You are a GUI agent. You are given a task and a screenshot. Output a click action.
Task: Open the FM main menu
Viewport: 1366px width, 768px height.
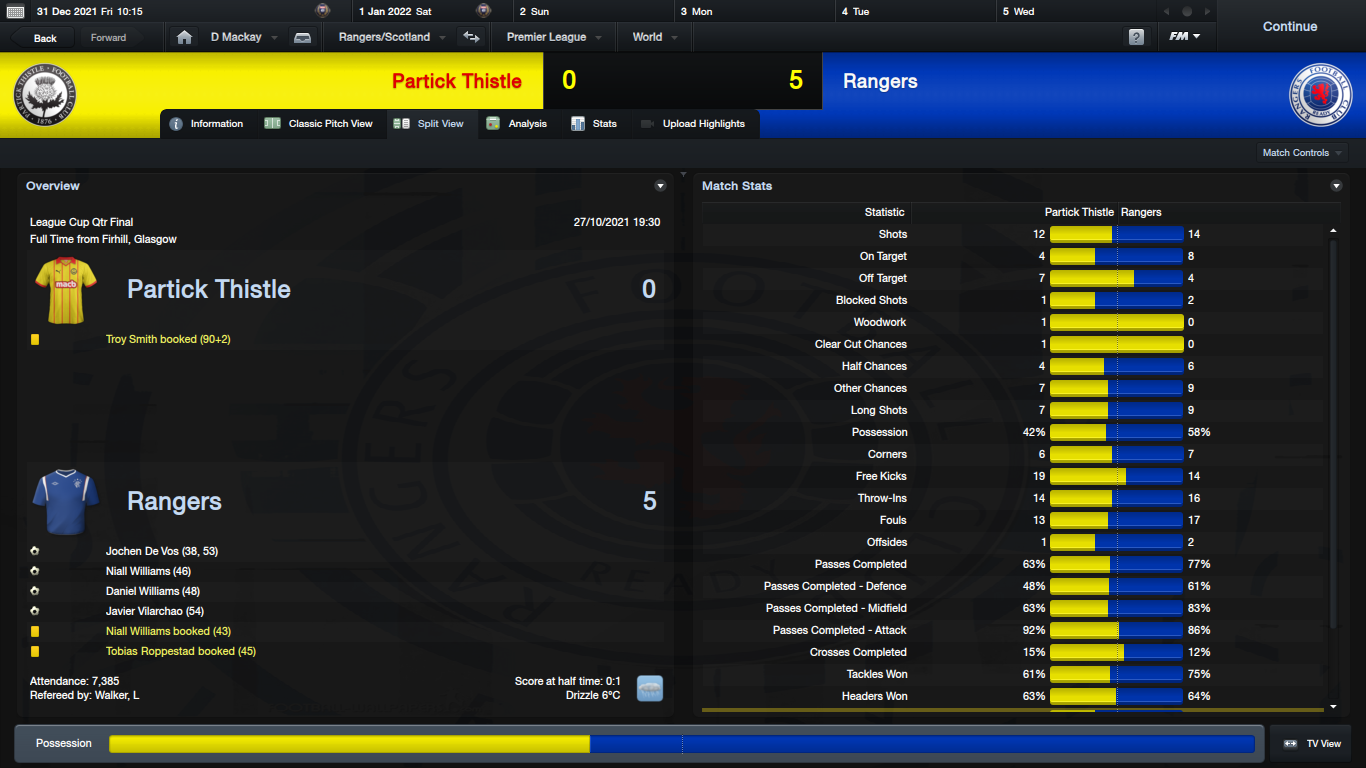pyautogui.click(x=1185, y=37)
